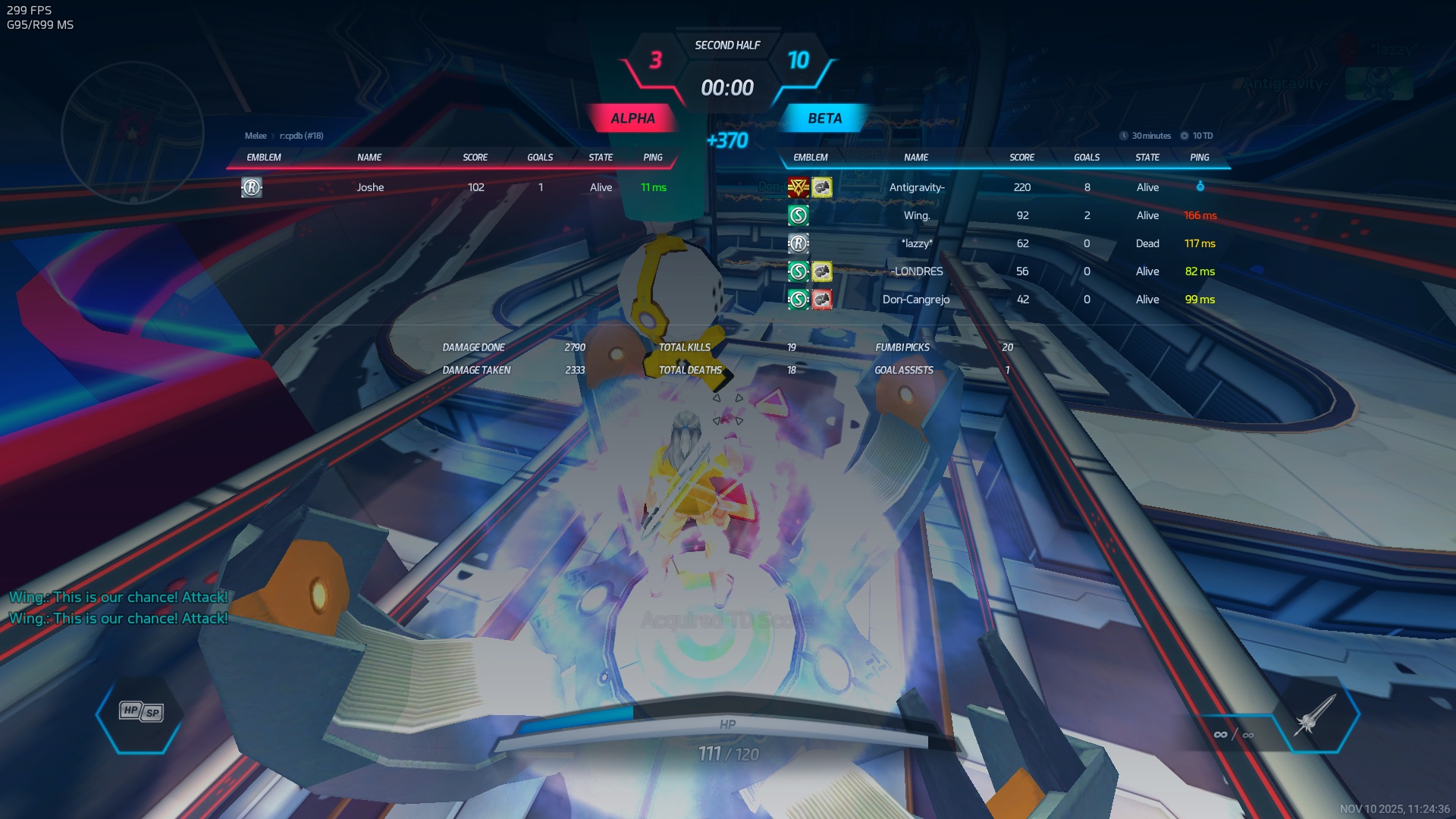Image resolution: width=1456 pixels, height=819 pixels.
Task: Click the ALPHA team banner
Action: tap(632, 118)
